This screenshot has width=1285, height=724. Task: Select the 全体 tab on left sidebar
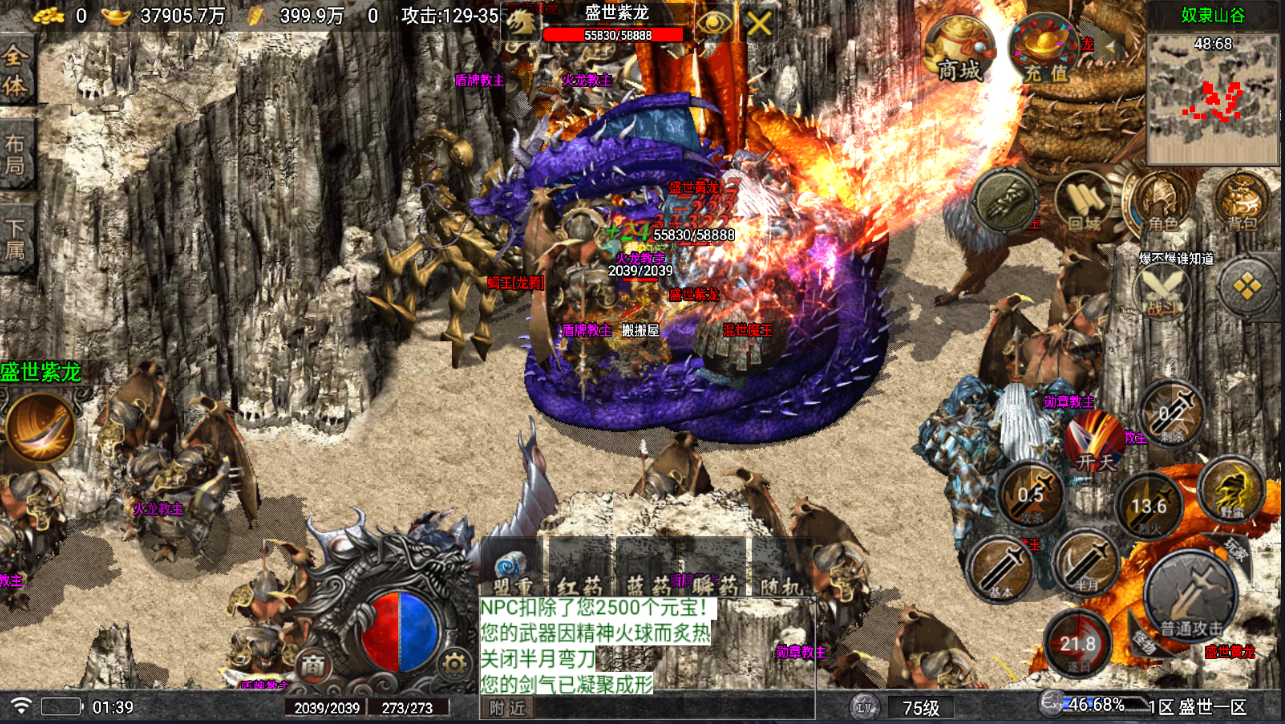pos(16,72)
